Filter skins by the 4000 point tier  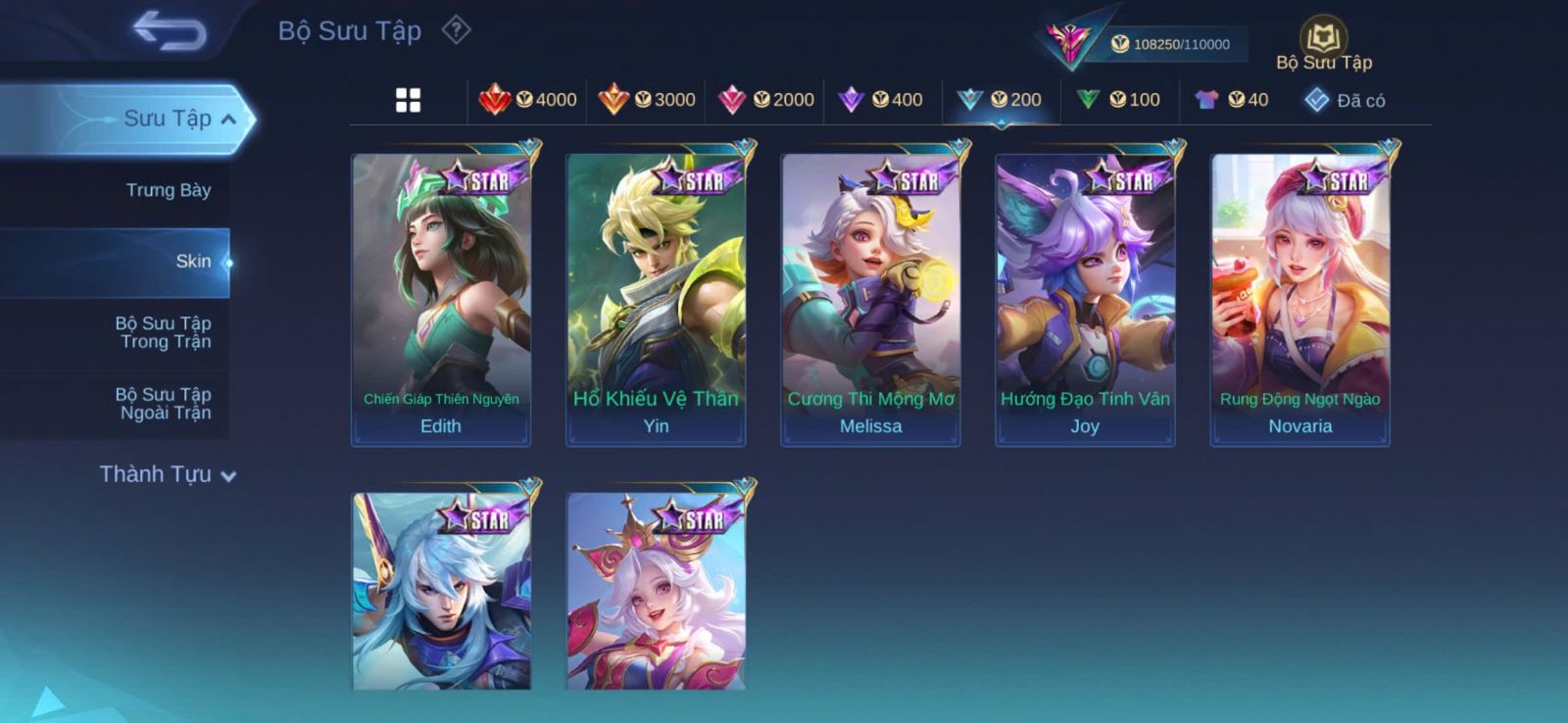tap(528, 100)
